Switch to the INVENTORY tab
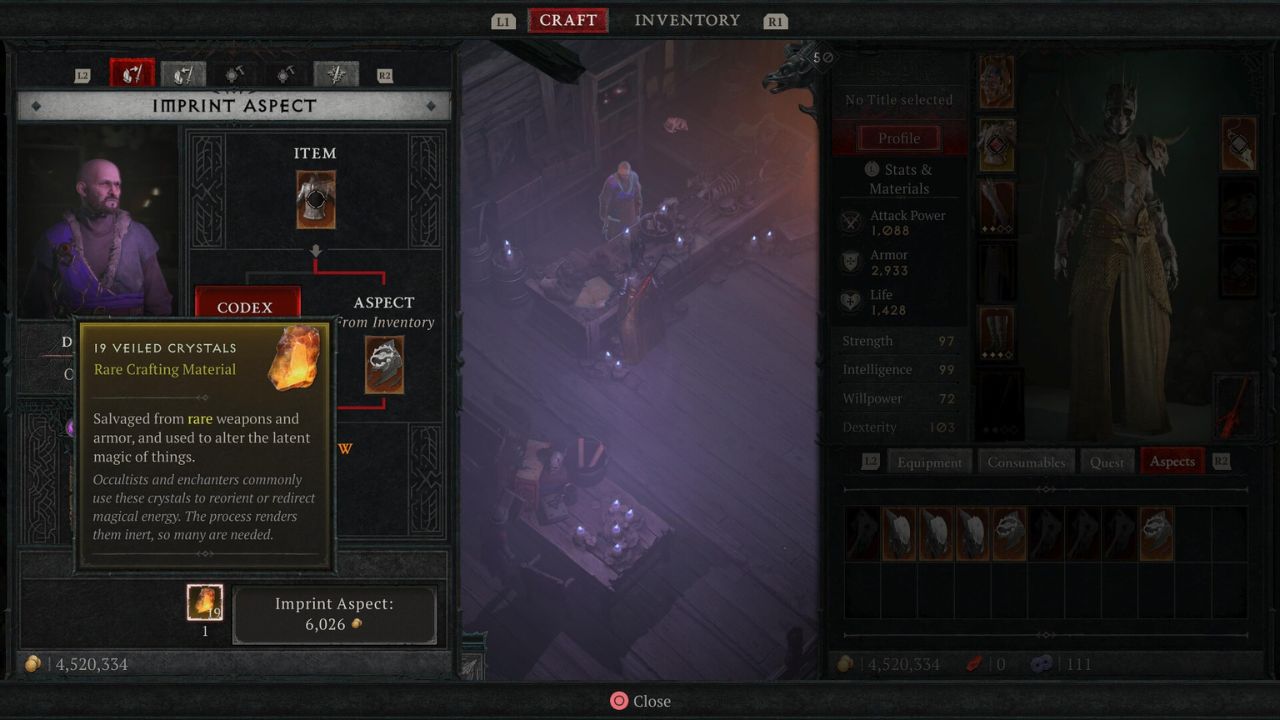Viewport: 1280px width, 720px height. pos(687,20)
